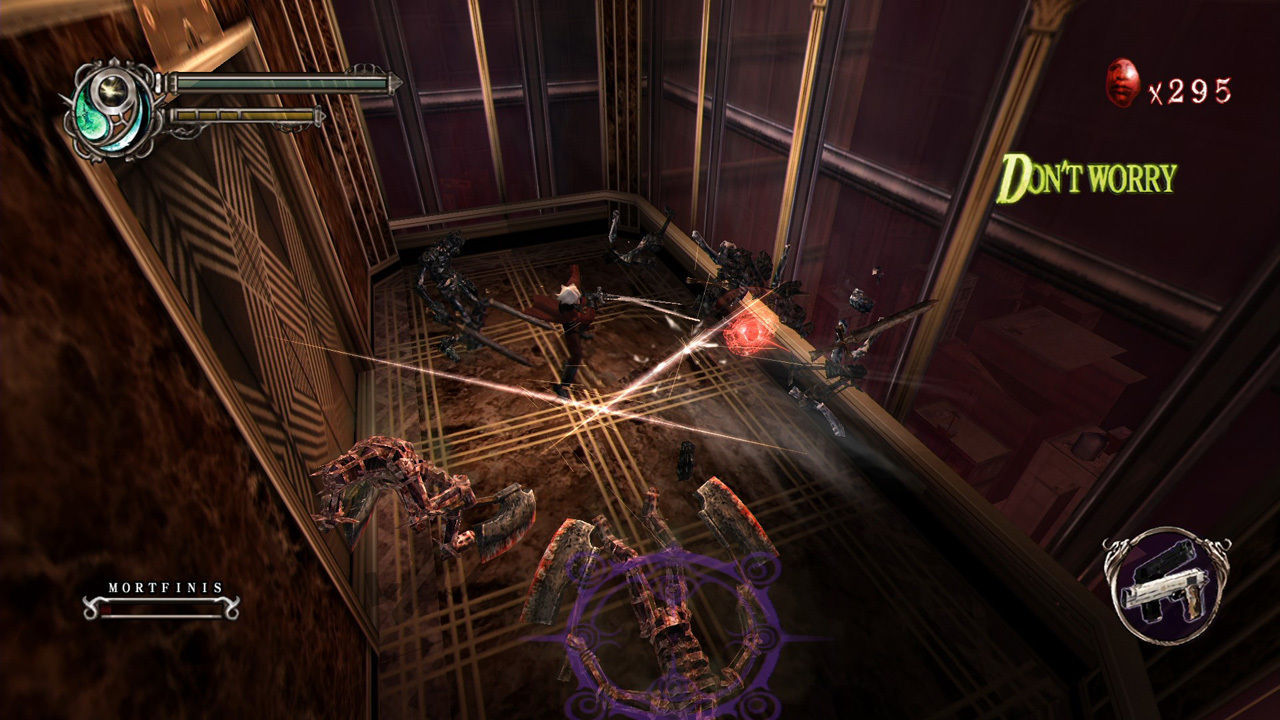Screen dimensions: 1280x720
Task: Click the red segment of the boss health bar
Action: tap(106, 608)
